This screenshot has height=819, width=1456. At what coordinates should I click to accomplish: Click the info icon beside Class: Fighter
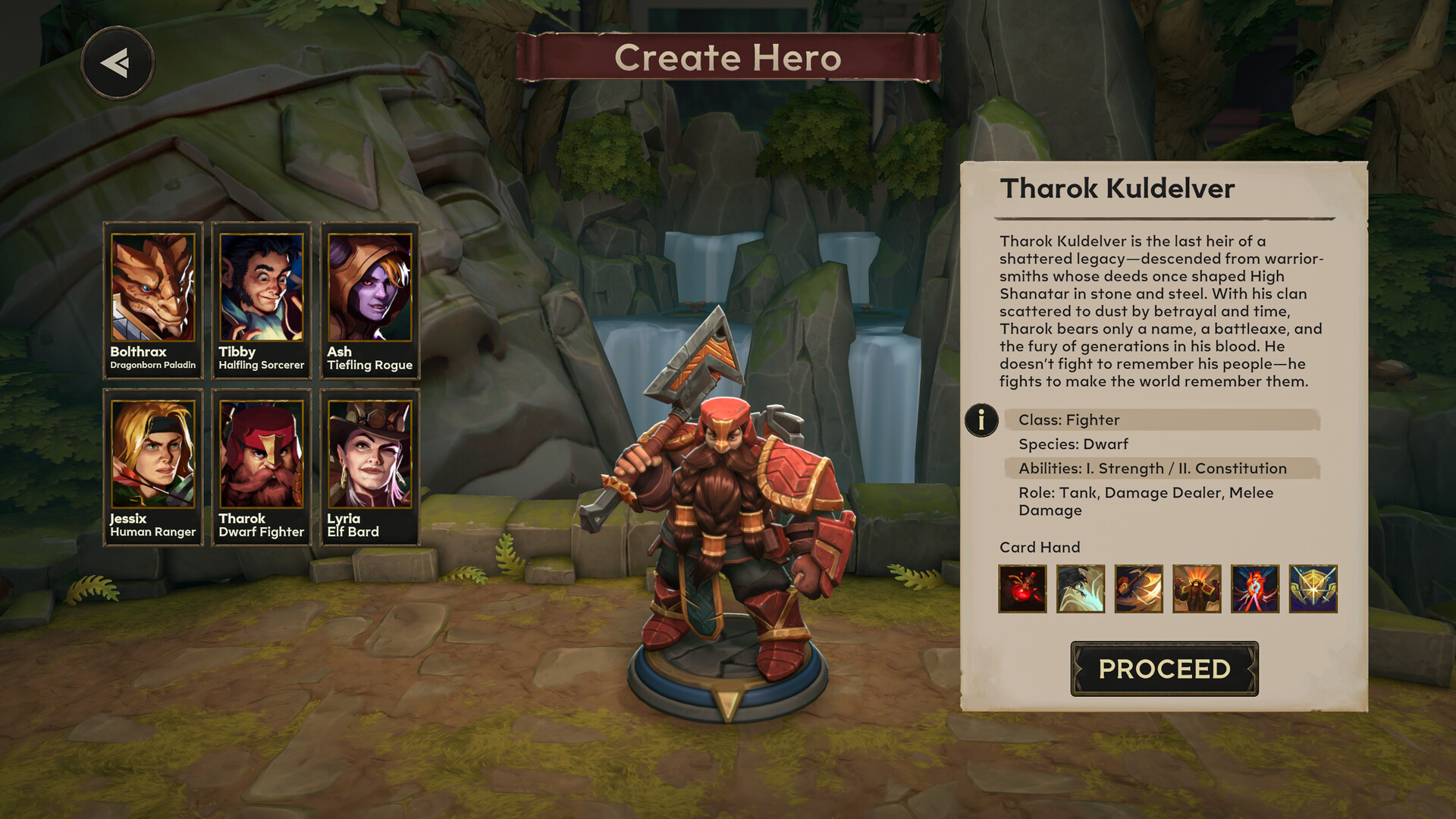pos(981,421)
